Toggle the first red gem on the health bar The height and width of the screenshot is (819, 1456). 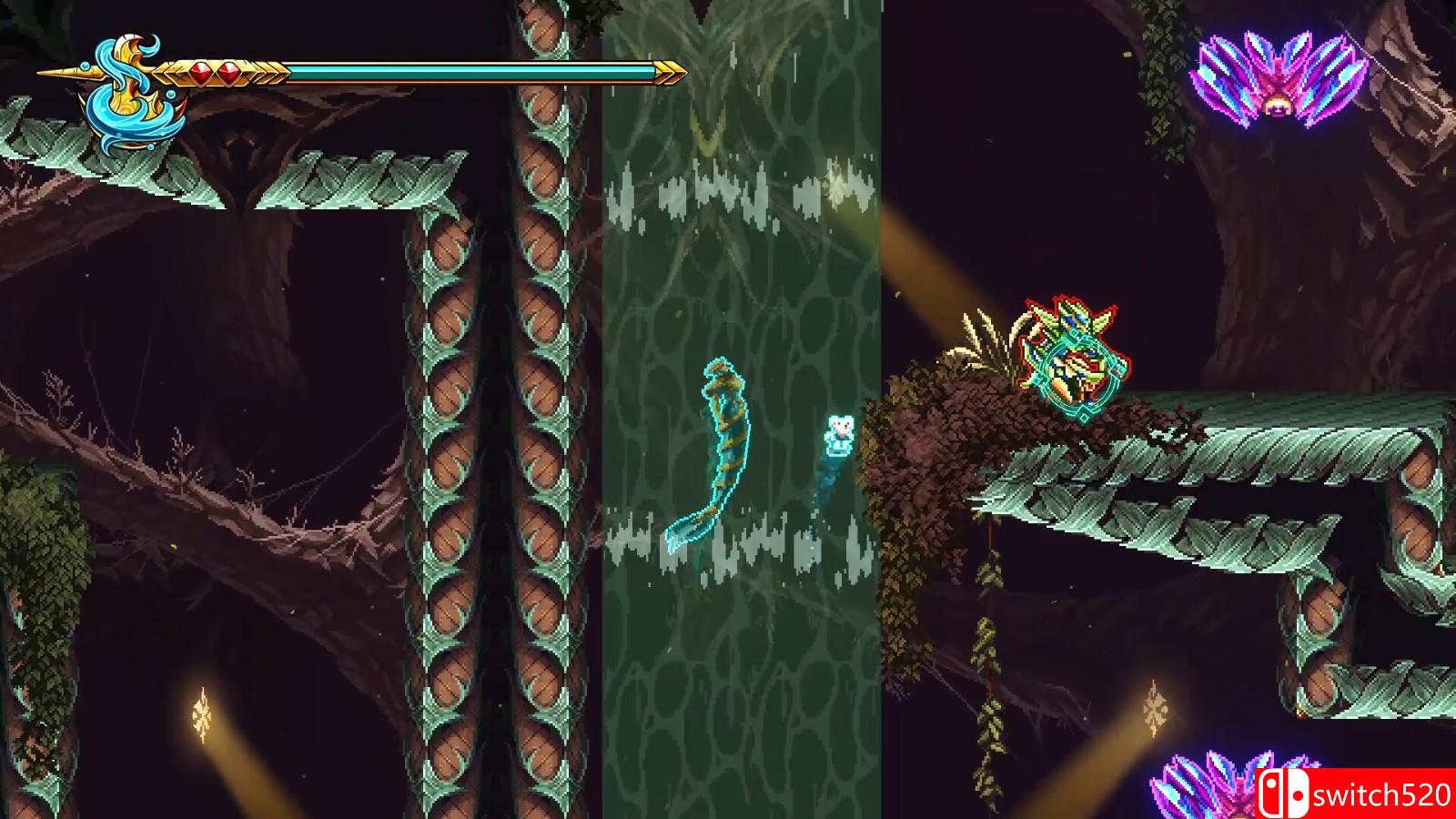(x=201, y=71)
